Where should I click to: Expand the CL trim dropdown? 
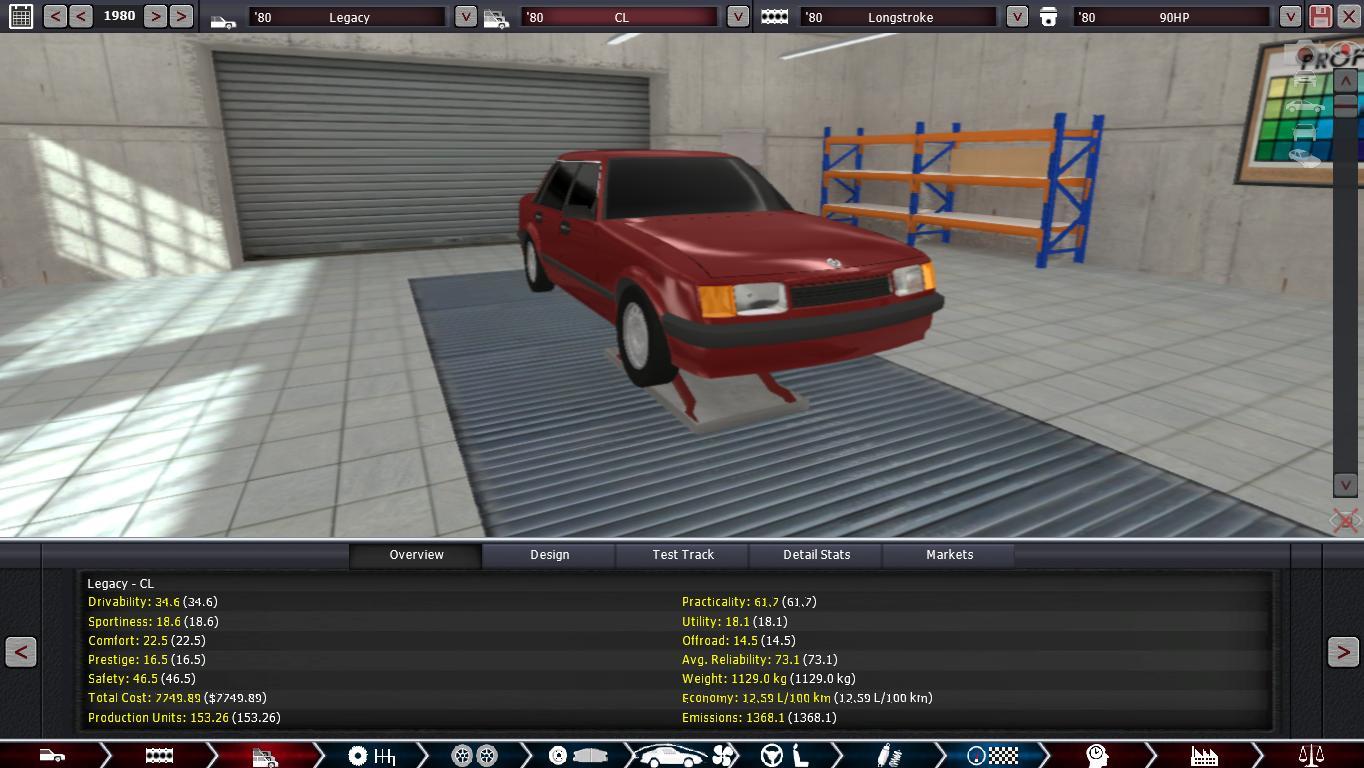coord(737,17)
